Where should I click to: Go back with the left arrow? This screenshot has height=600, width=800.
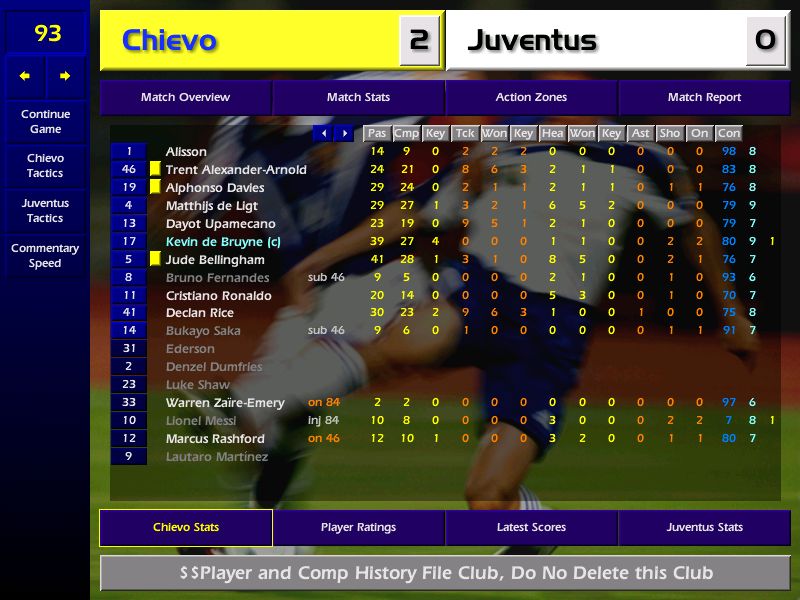point(25,76)
